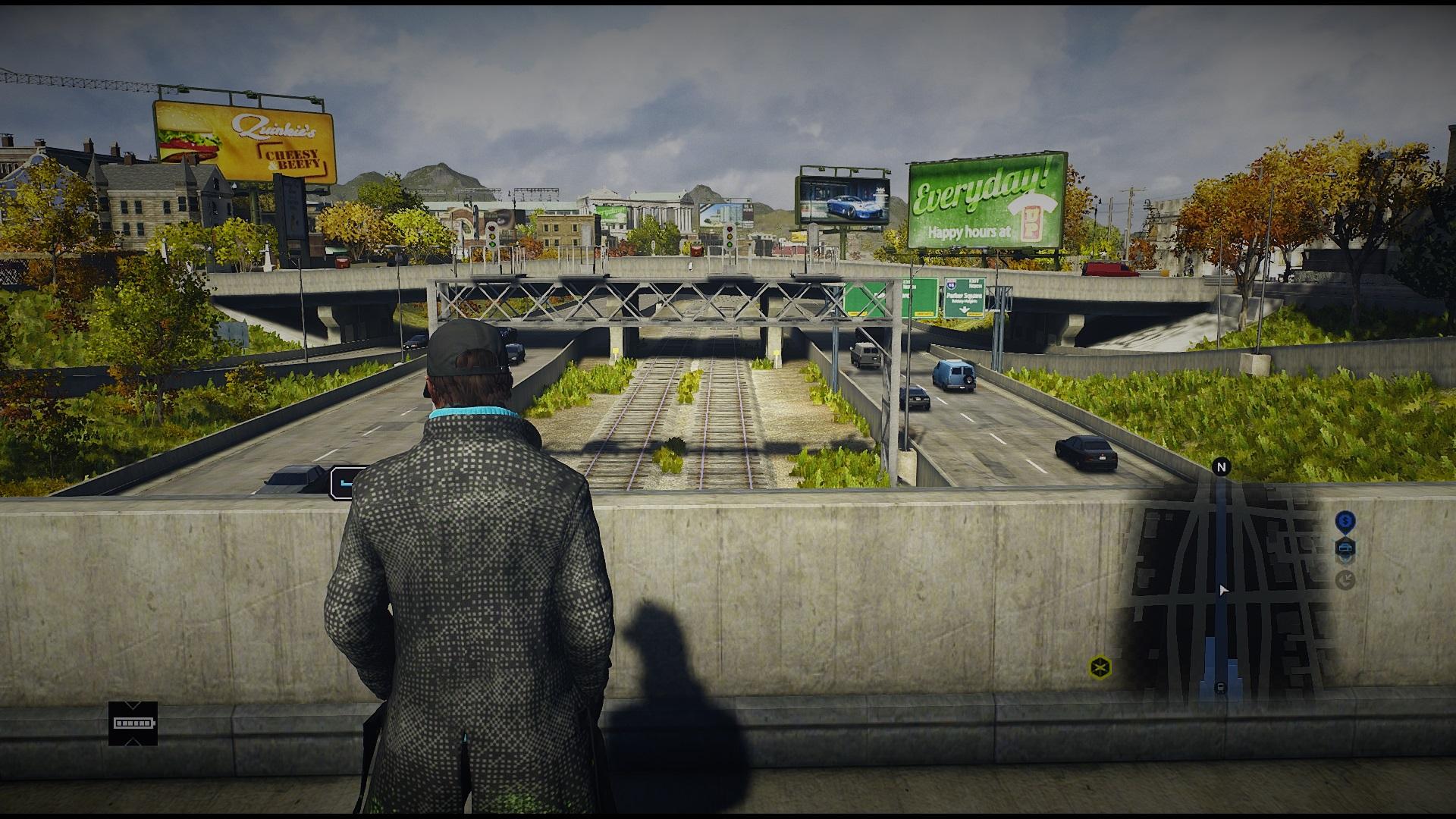The image size is (1456, 819).
Task: Select the blue car map marker
Action: click(x=1345, y=548)
